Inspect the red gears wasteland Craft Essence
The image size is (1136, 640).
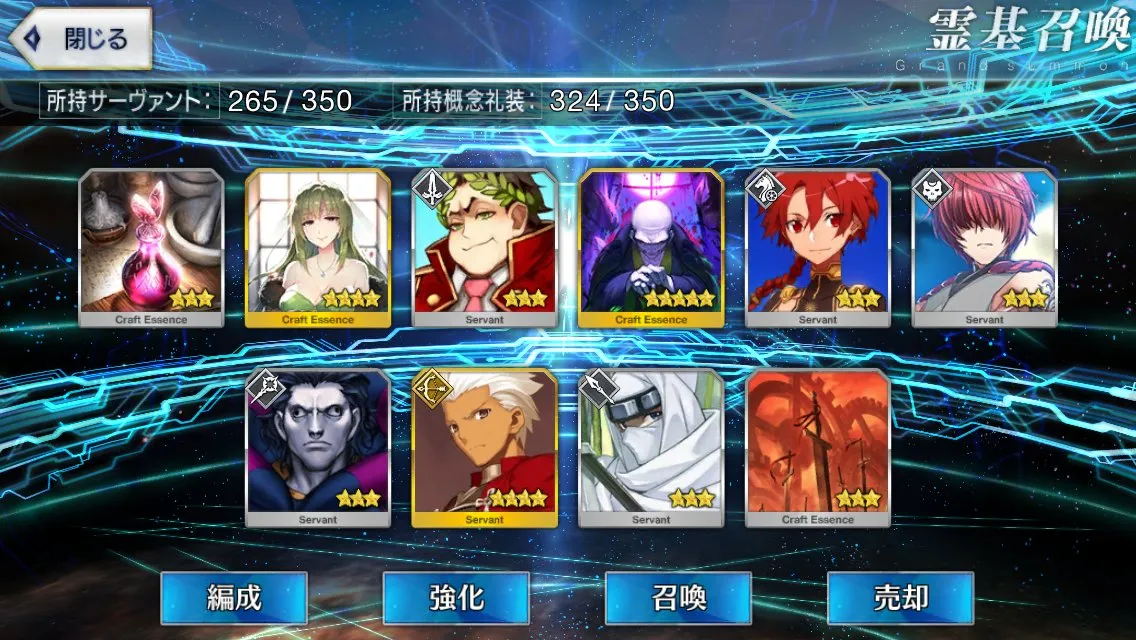[x=818, y=447]
